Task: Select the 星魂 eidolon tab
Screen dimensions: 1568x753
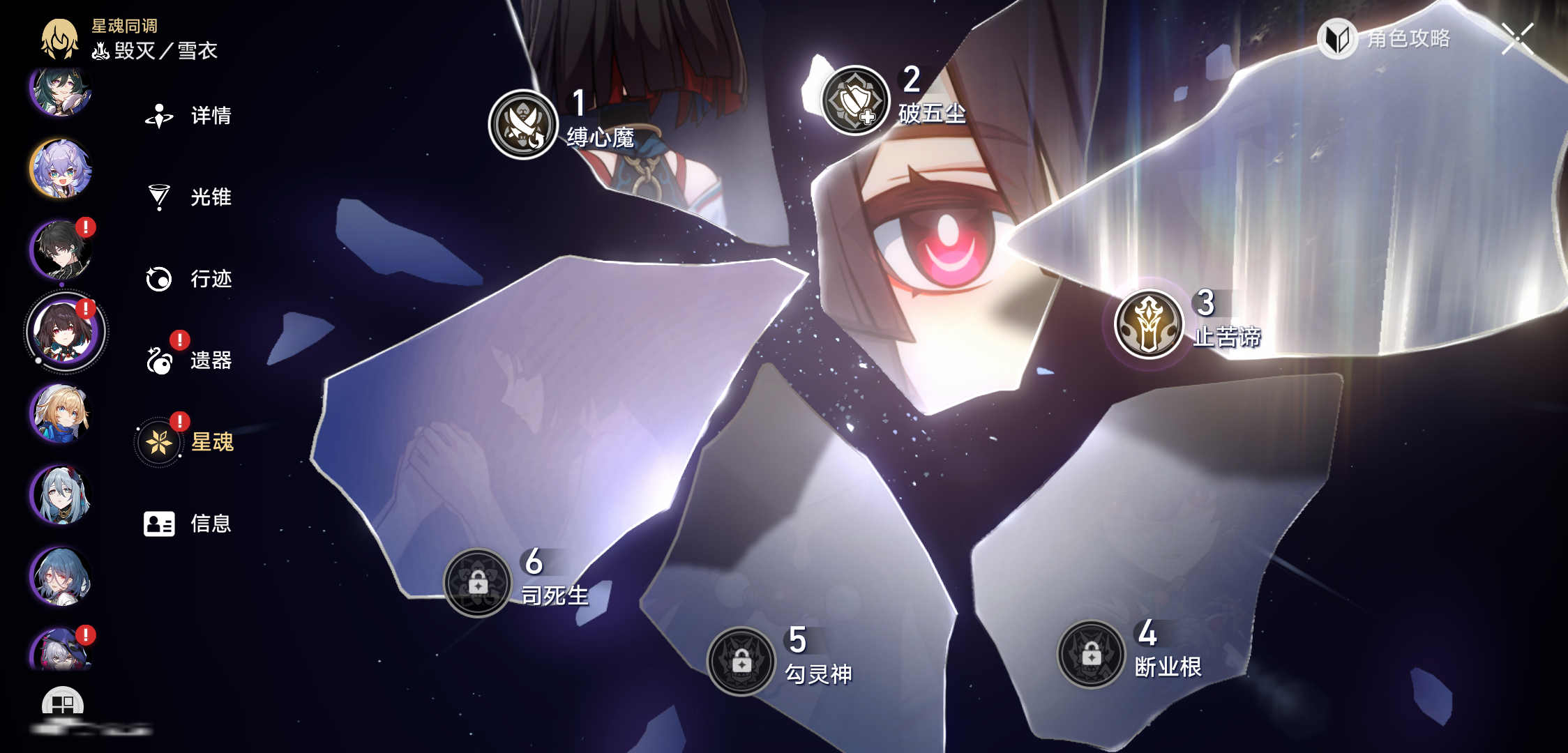Action: pos(188,442)
